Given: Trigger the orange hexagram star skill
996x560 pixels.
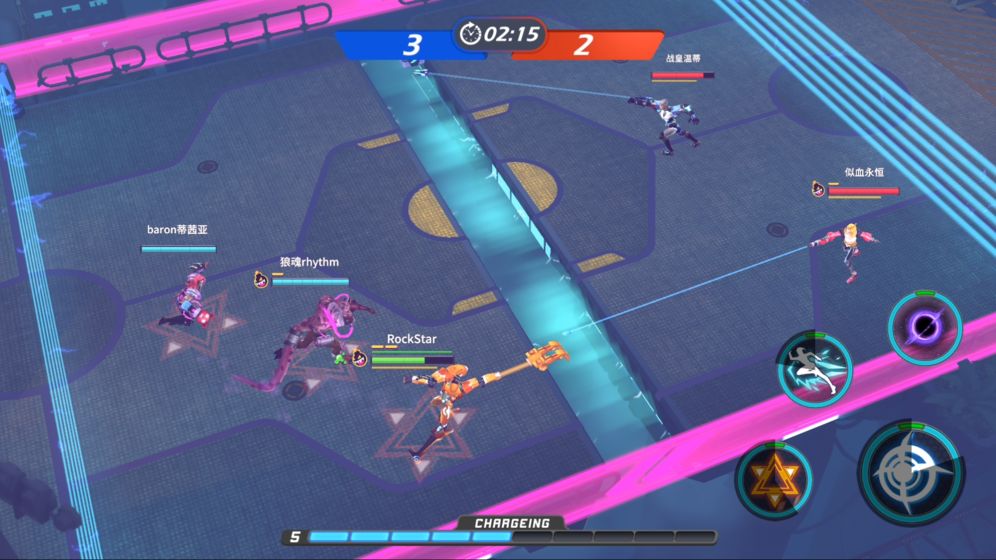Looking at the screenshot, I should point(771,478).
